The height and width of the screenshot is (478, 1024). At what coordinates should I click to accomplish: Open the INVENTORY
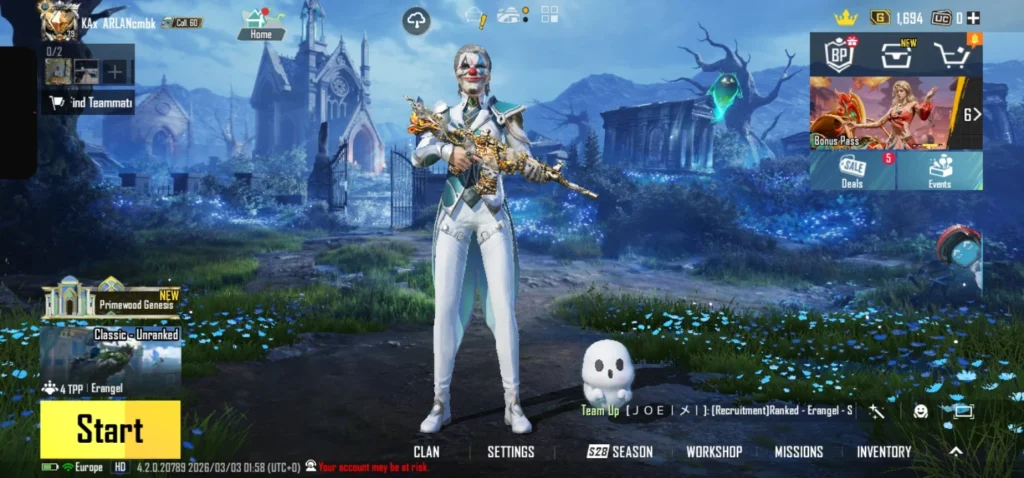[884, 452]
